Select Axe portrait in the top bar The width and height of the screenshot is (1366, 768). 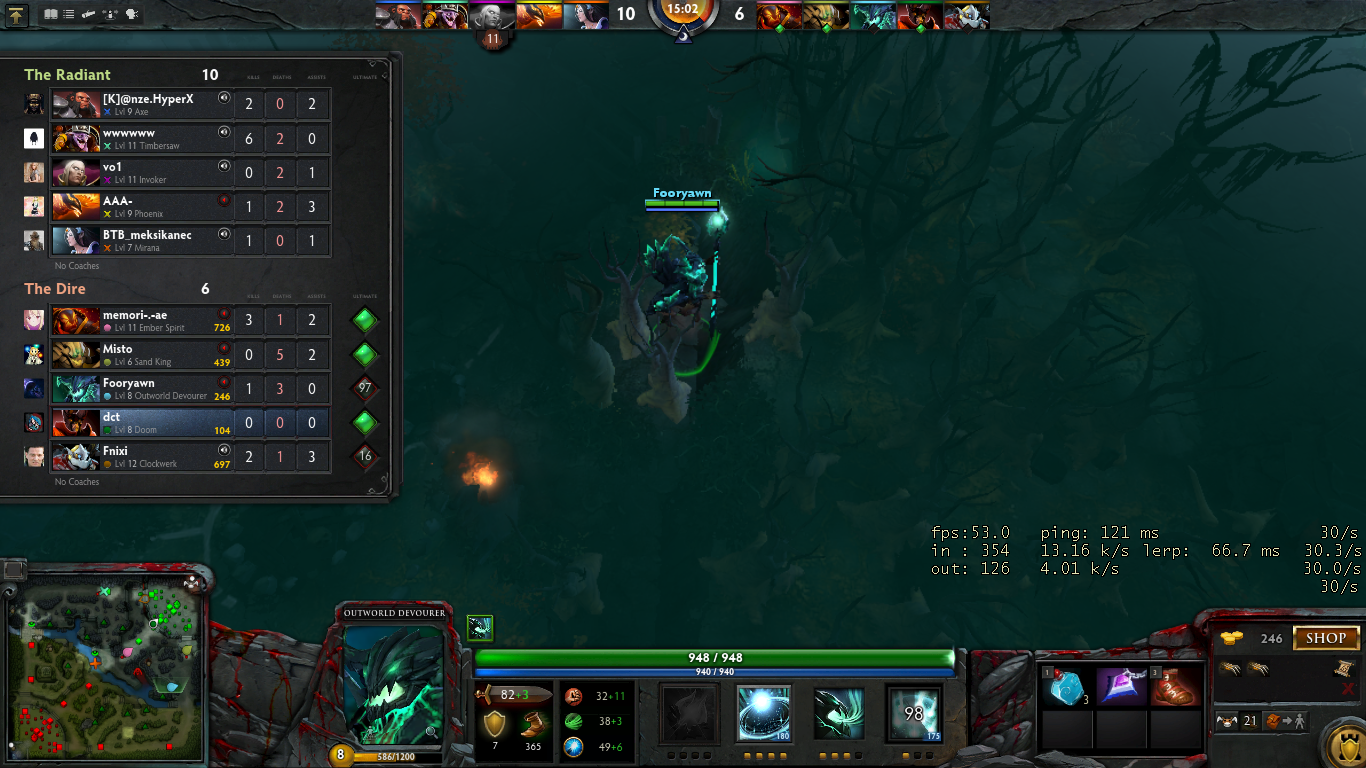(398, 15)
